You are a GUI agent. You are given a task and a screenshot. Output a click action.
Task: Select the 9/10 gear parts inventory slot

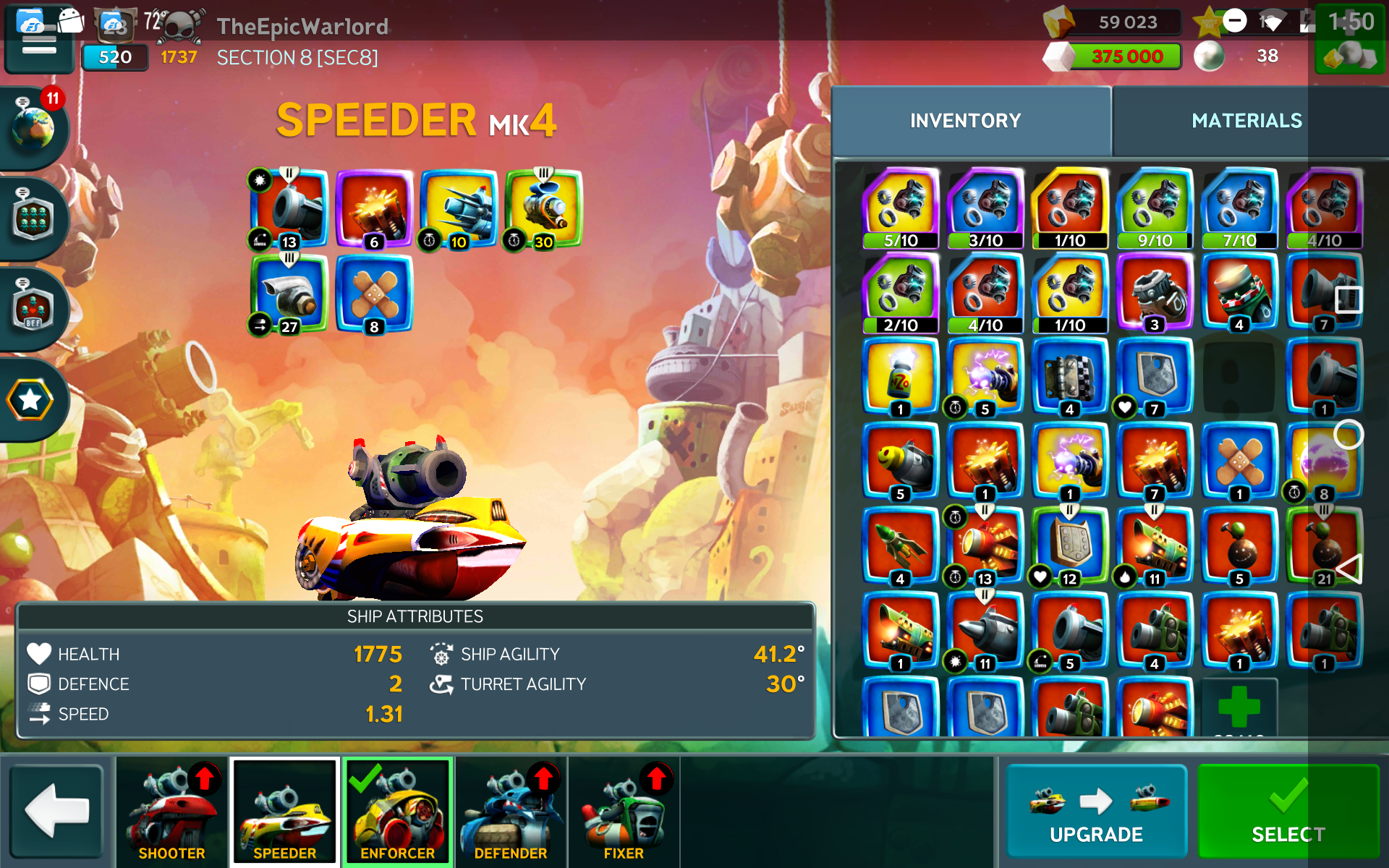pos(1155,208)
